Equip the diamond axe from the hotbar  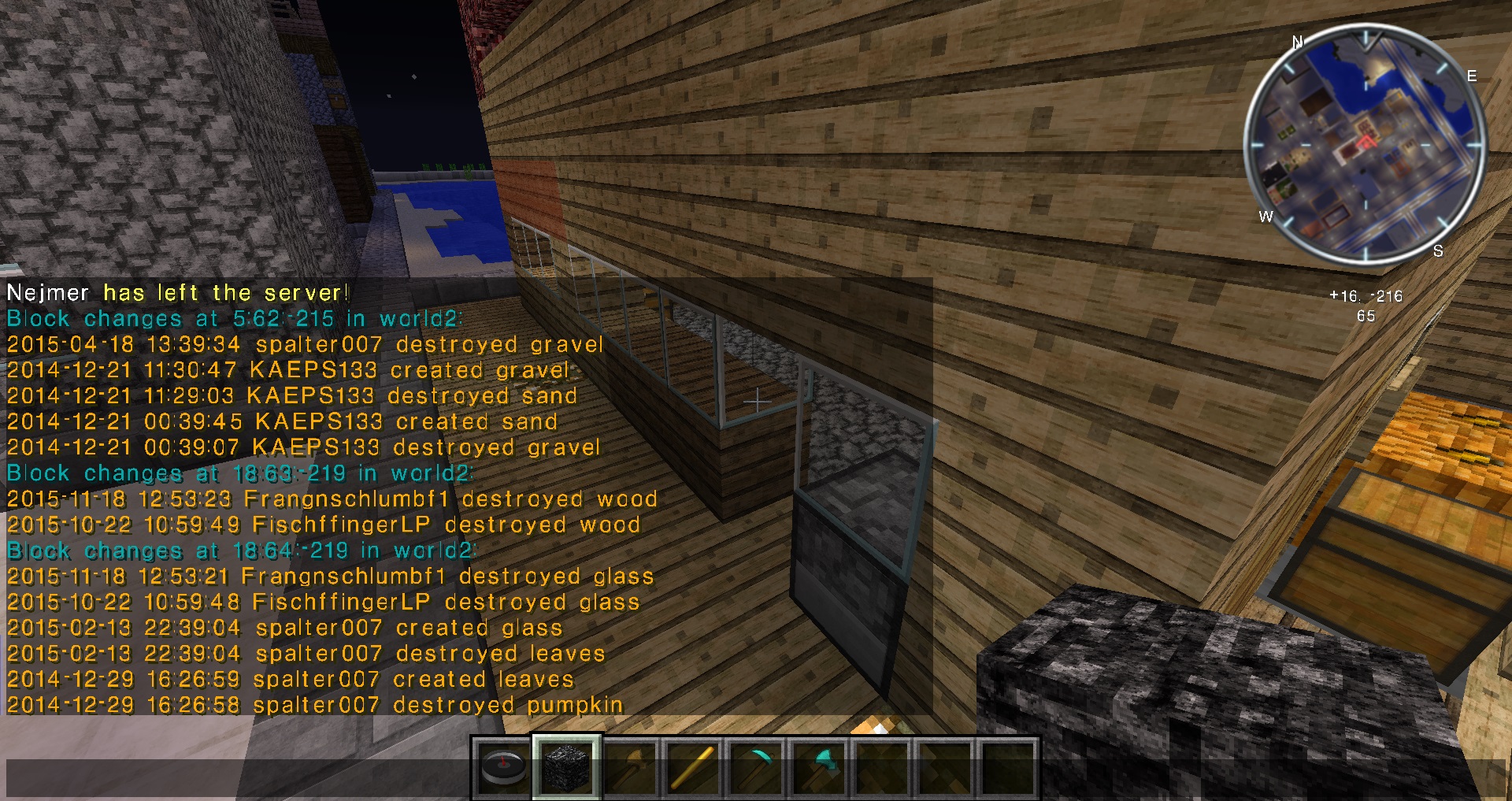(x=820, y=768)
